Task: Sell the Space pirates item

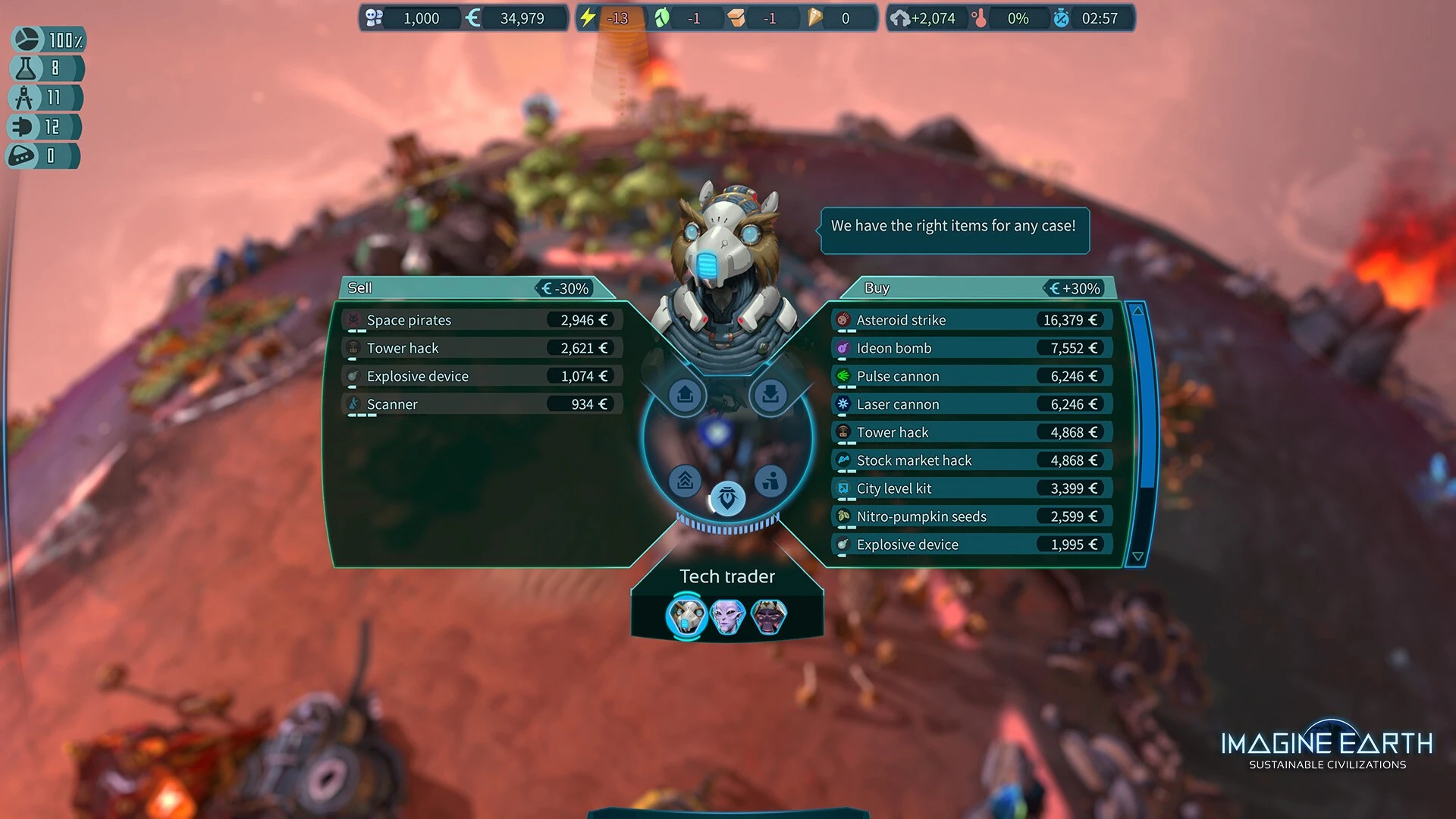Action: pos(482,320)
